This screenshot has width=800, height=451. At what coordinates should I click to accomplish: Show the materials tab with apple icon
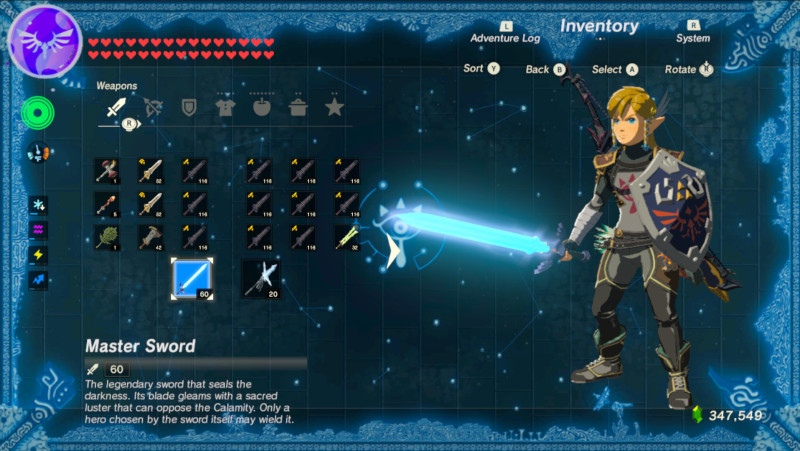coord(261,107)
